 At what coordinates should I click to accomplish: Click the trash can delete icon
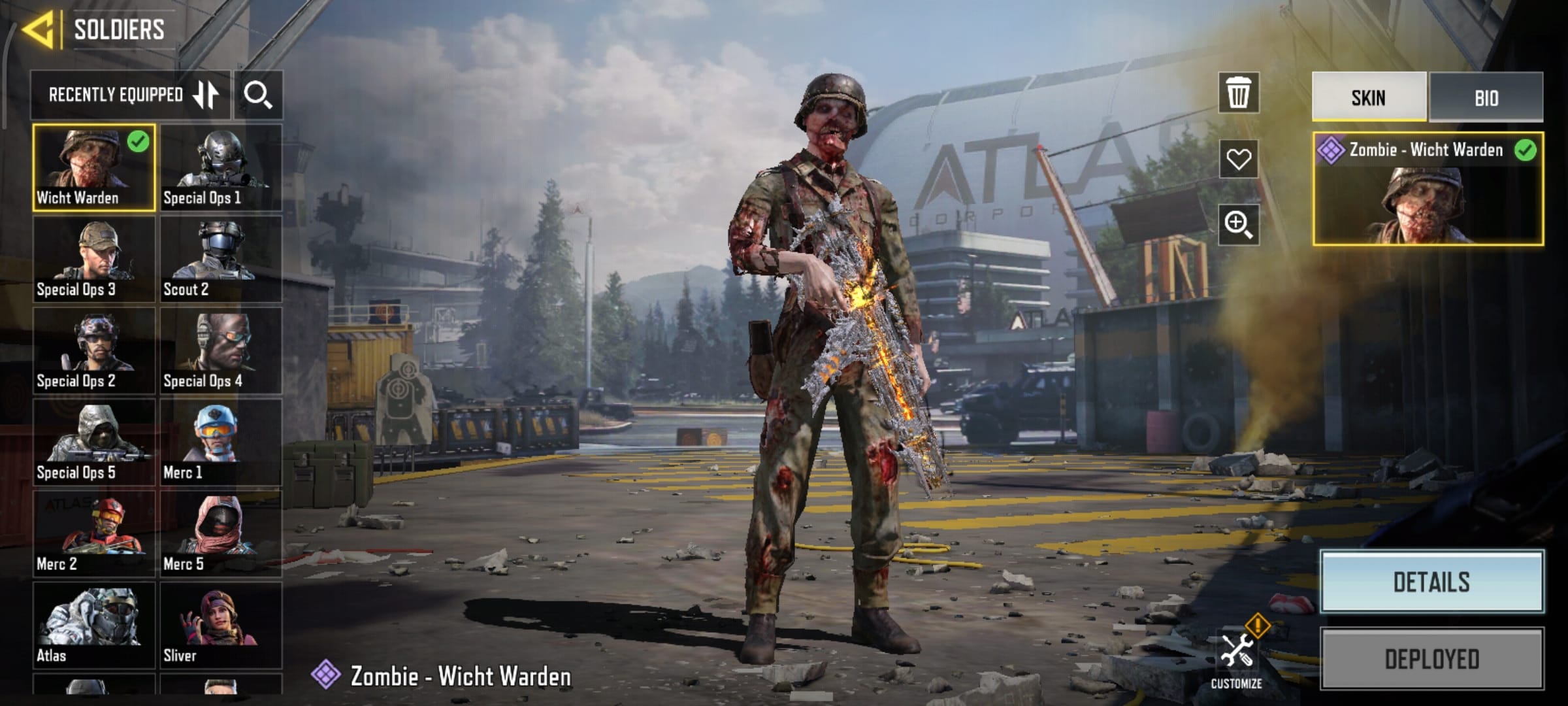1238,93
